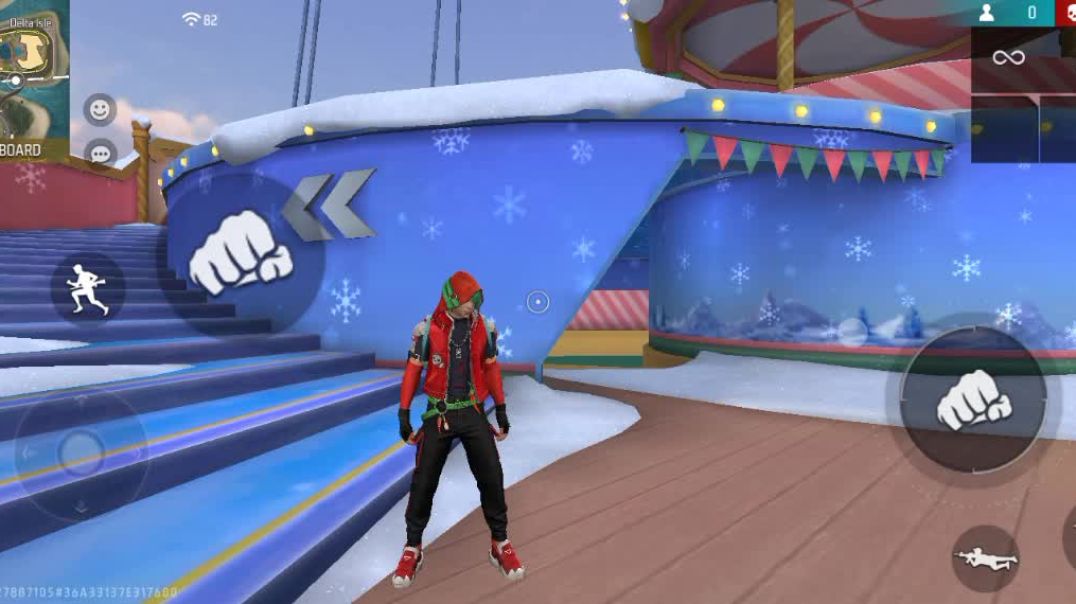This screenshot has width=1076, height=604.
Task: Go prone with the lying soldier button
Action: 985,558
